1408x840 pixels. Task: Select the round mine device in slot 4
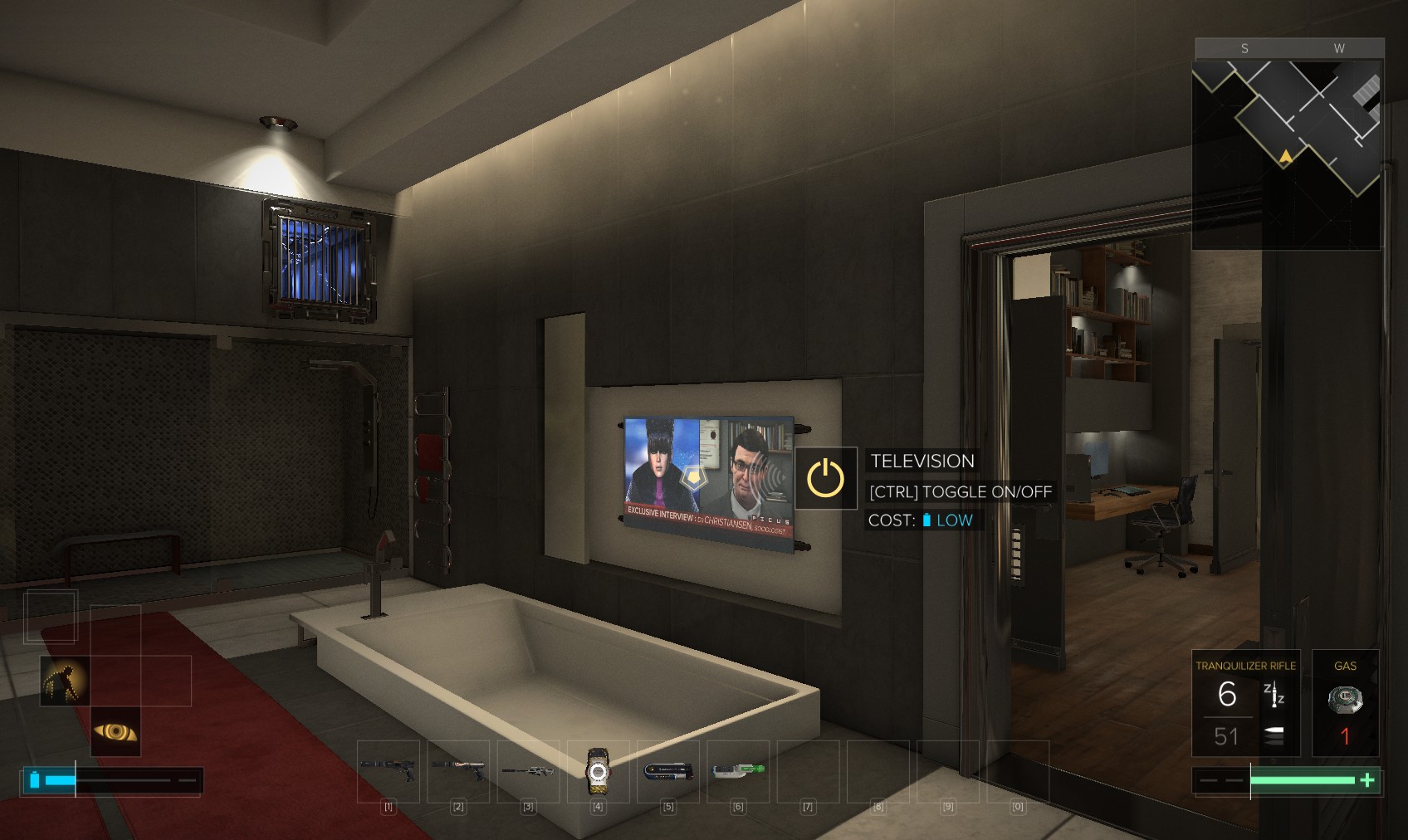[x=598, y=772]
